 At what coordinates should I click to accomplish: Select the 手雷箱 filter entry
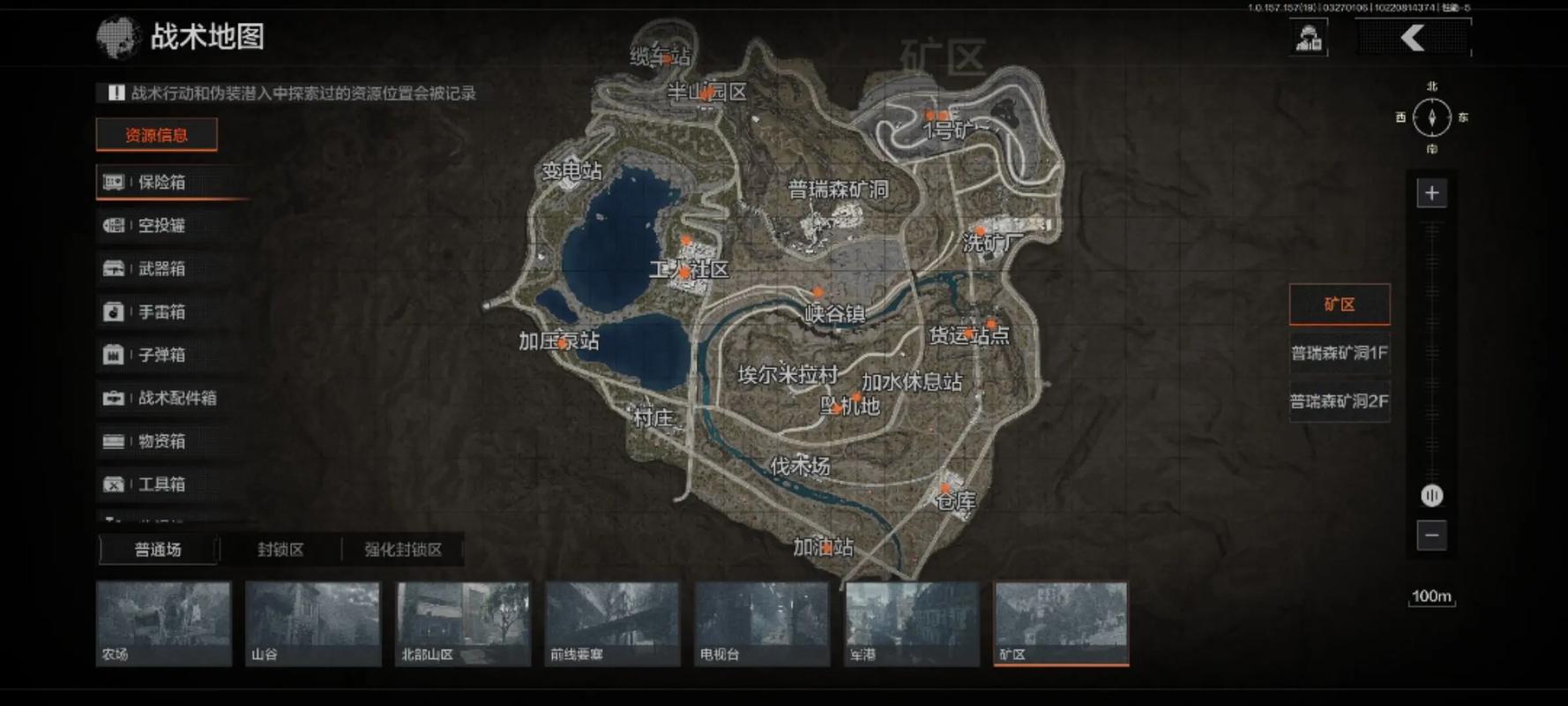(x=161, y=312)
